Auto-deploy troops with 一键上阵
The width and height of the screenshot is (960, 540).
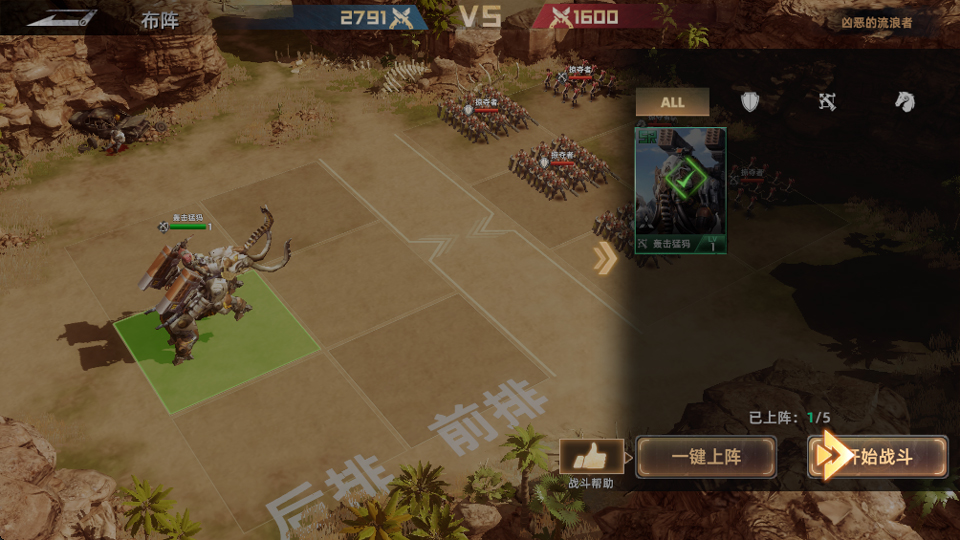click(706, 457)
